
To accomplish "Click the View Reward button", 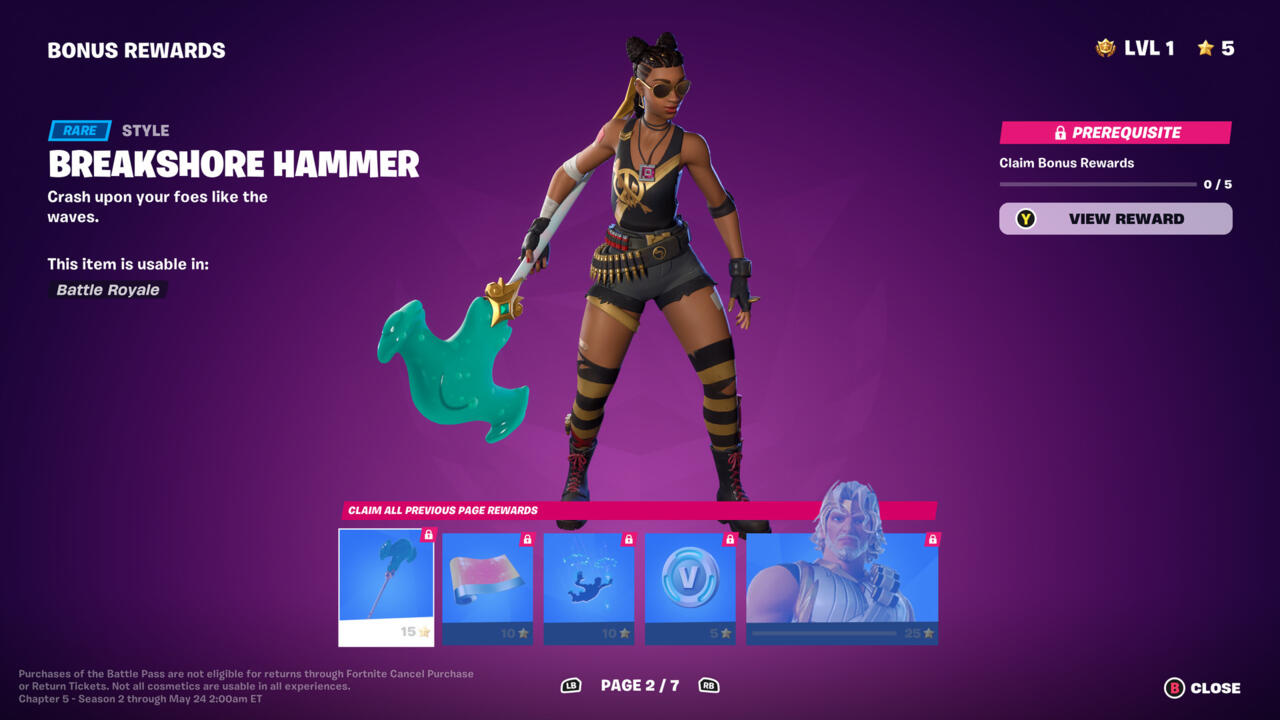I will pos(1115,219).
